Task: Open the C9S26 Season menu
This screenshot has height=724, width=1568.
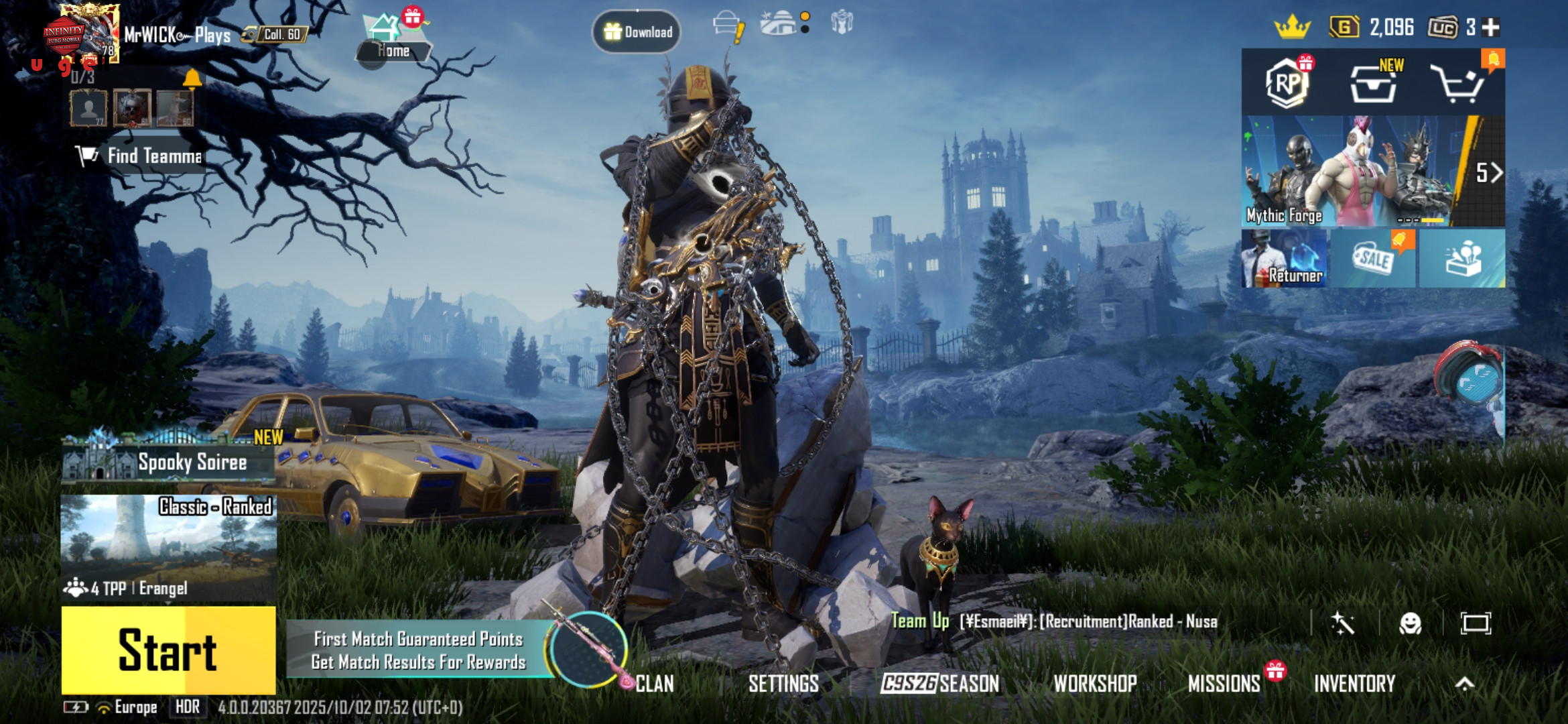Action: [x=939, y=684]
